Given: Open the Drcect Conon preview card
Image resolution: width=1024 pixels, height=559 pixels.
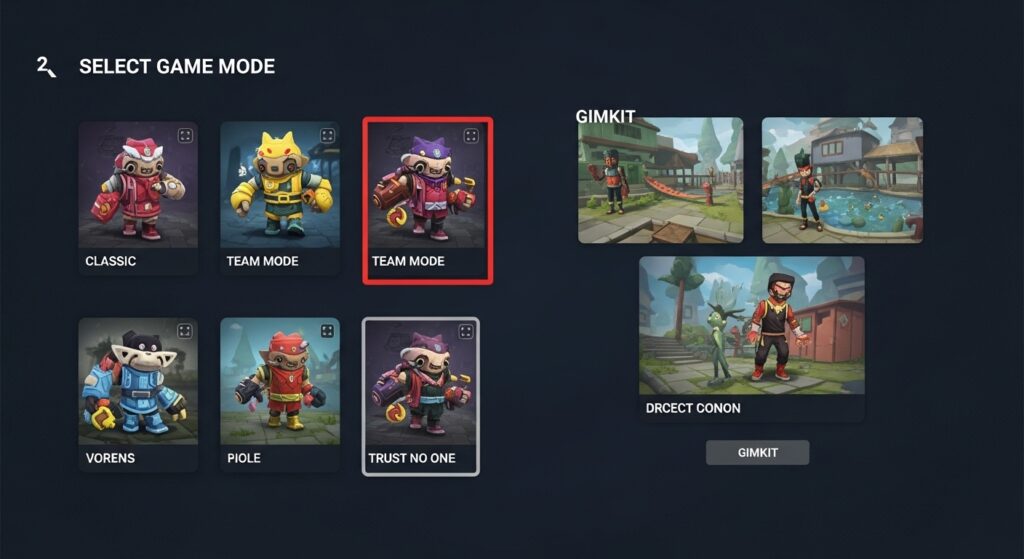Looking at the screenshot, I should pyautogui.click(x=751, y=338).
